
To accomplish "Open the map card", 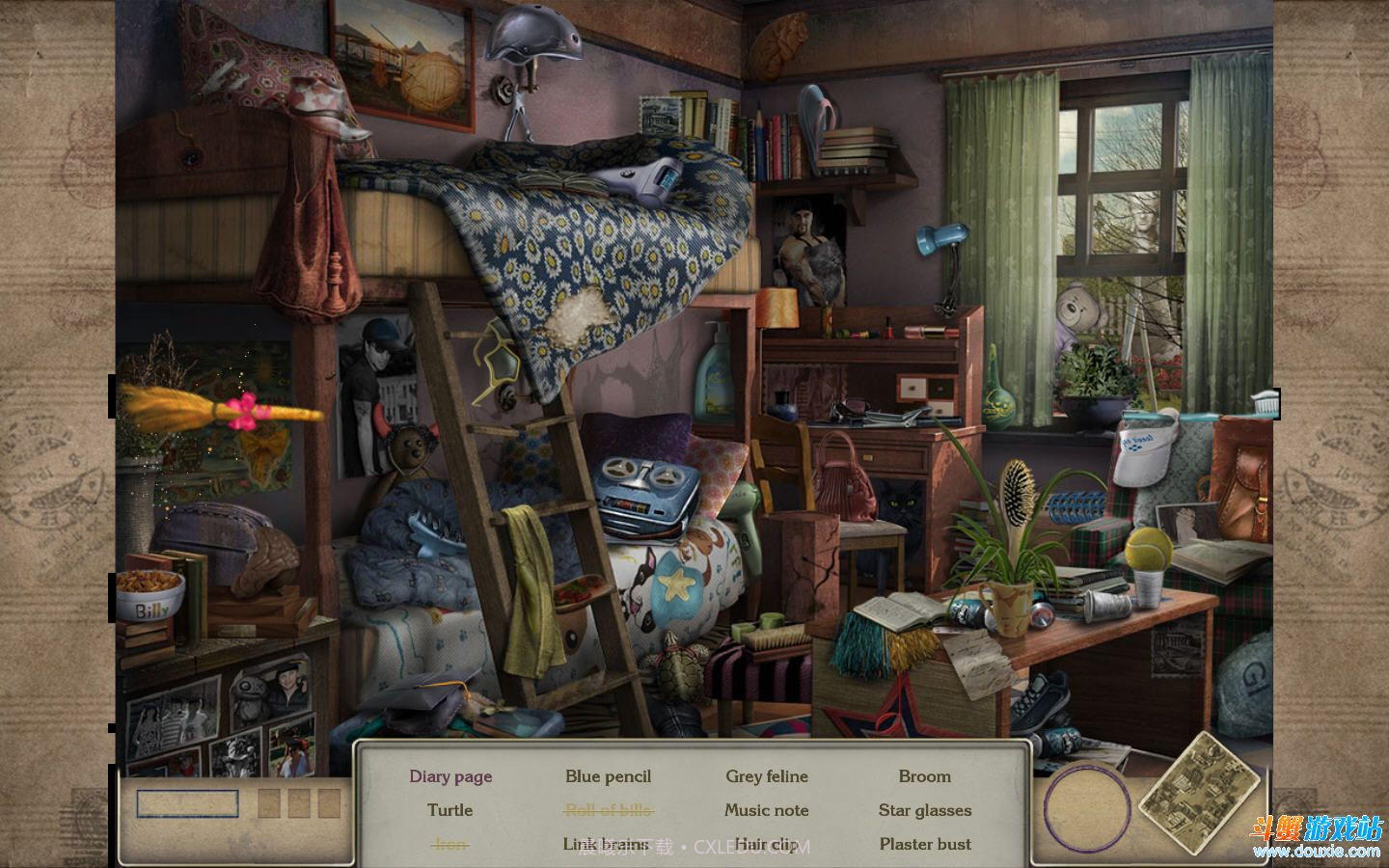I will (1199, 793).
